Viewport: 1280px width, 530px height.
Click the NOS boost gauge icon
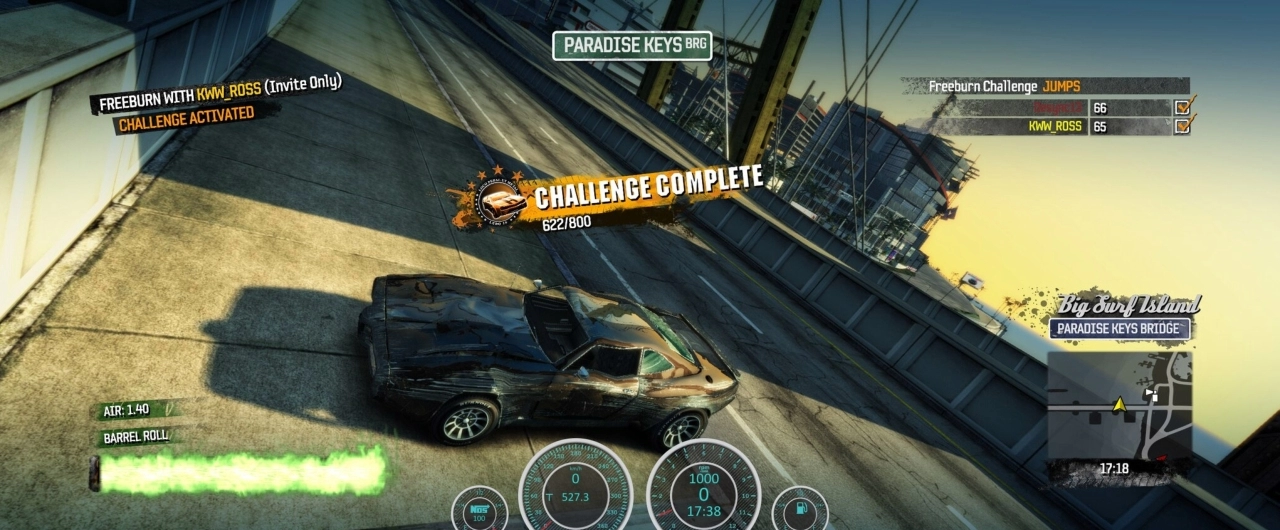pyautogui.click(x=479, y=508)
